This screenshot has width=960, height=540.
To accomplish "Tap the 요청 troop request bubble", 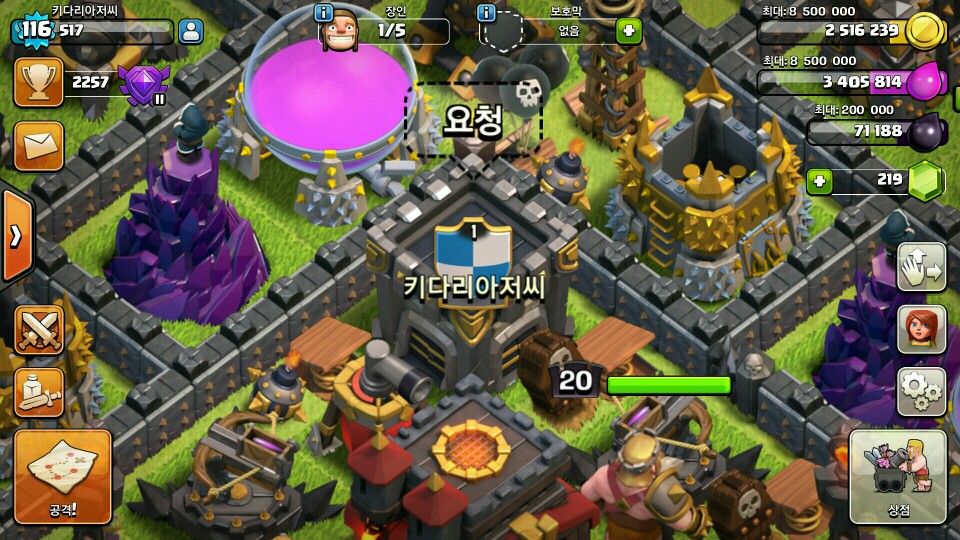I will click(473, 120).
